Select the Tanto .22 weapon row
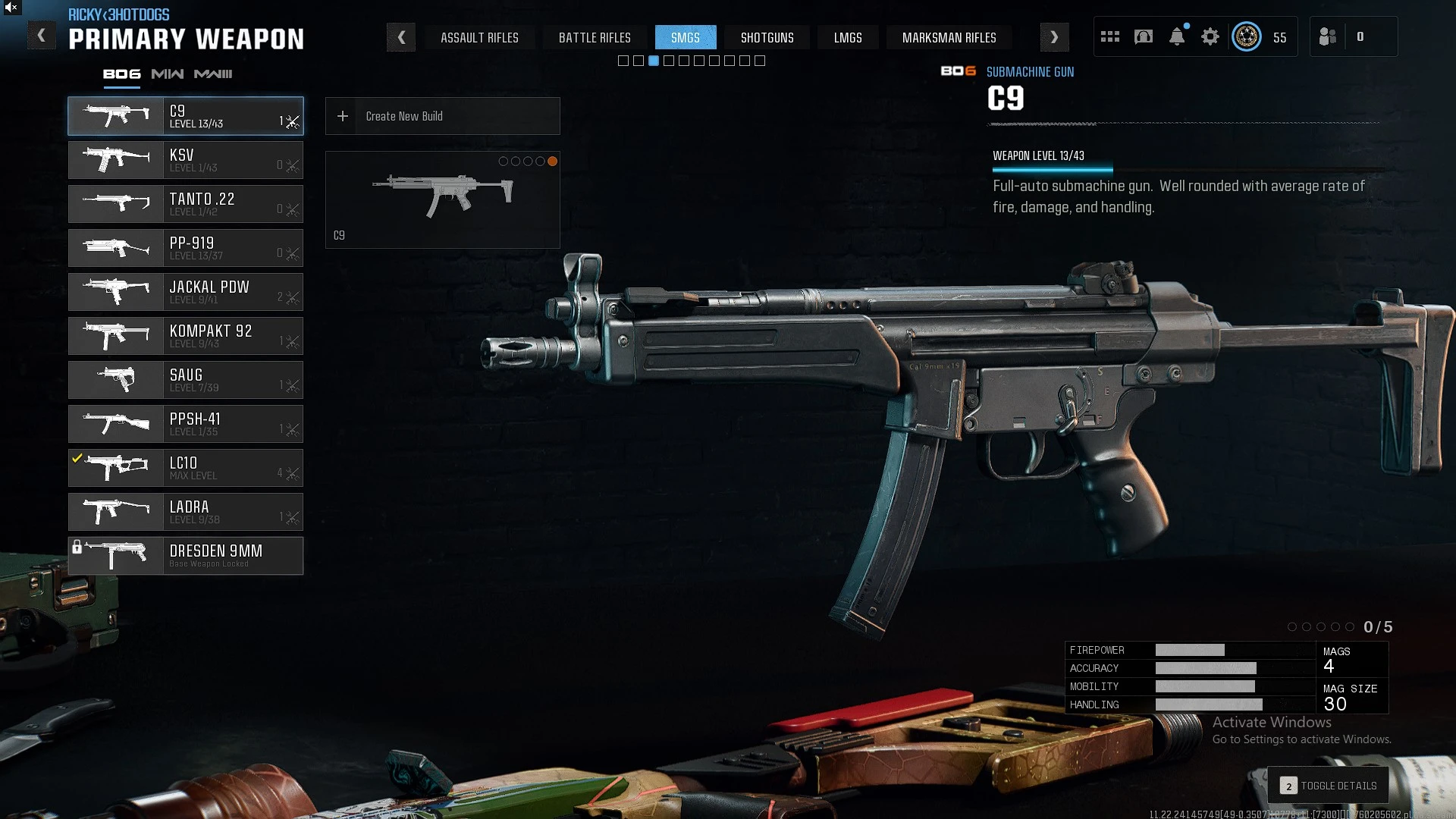 tap(186, 204)
